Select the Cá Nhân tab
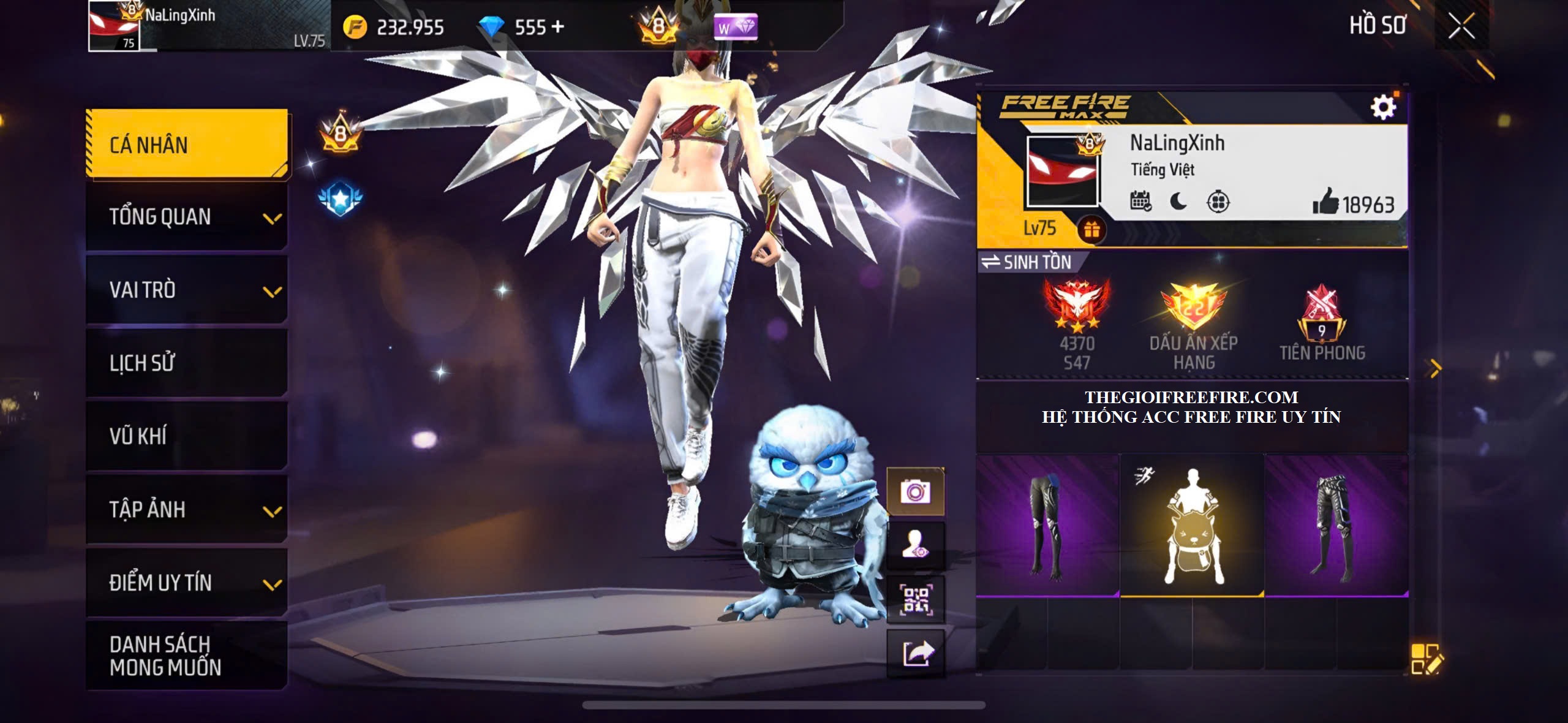1568x723 pixels. pos(187,145)
